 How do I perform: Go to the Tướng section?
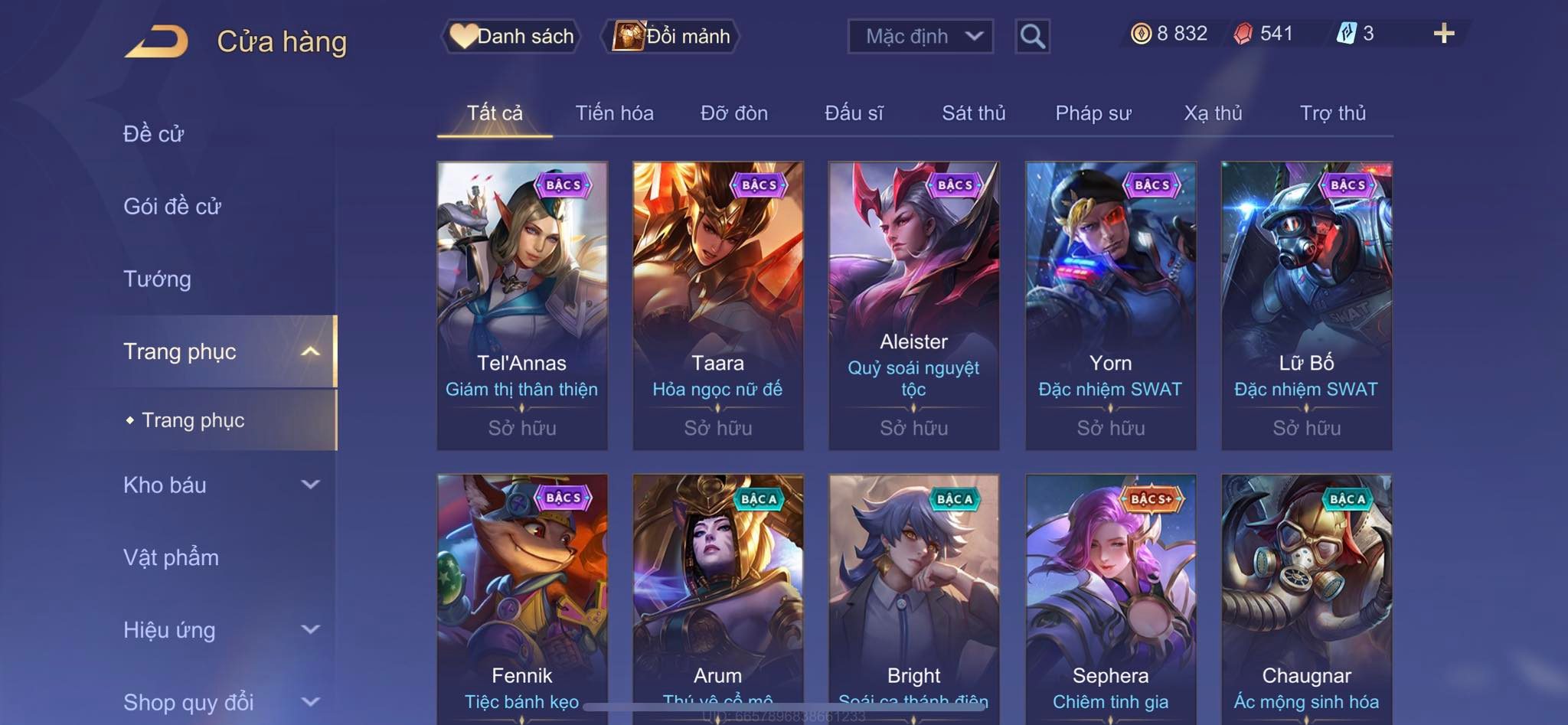pyautogui.click(x=157, y=279)
